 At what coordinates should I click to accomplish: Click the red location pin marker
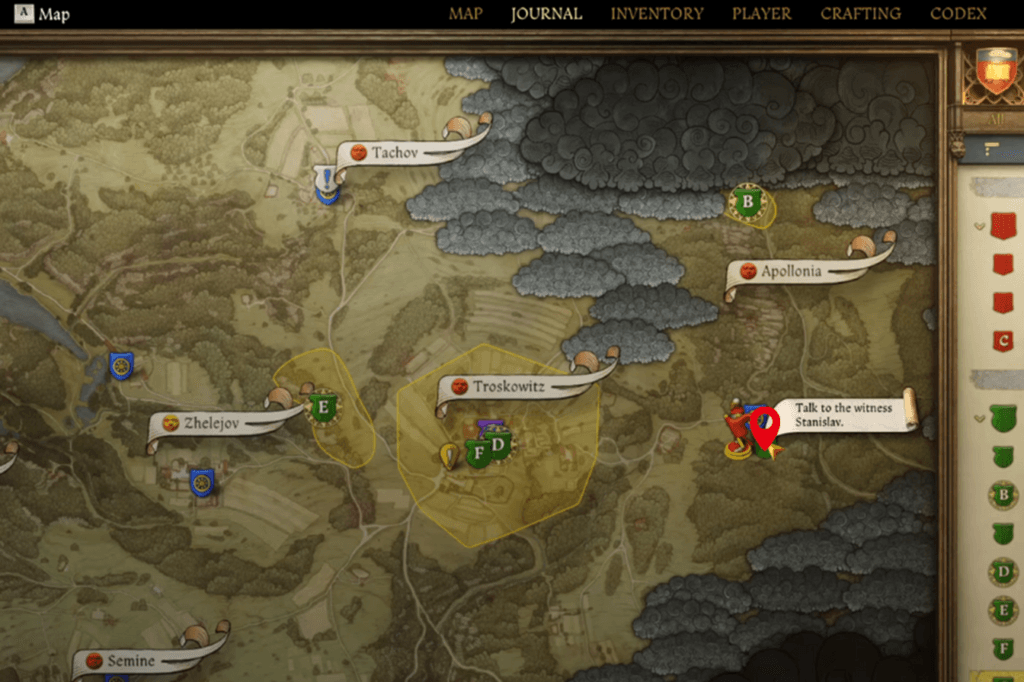765,427
